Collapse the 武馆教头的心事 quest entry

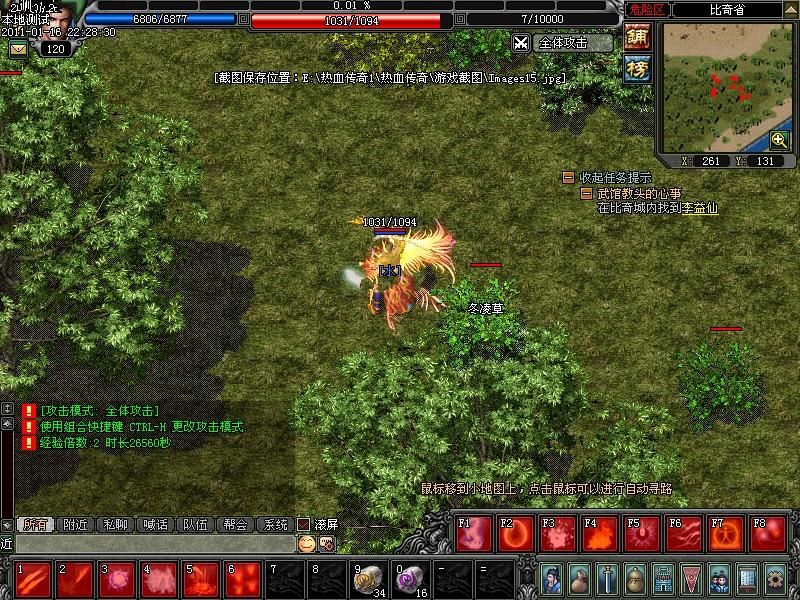tap(588, 193)
